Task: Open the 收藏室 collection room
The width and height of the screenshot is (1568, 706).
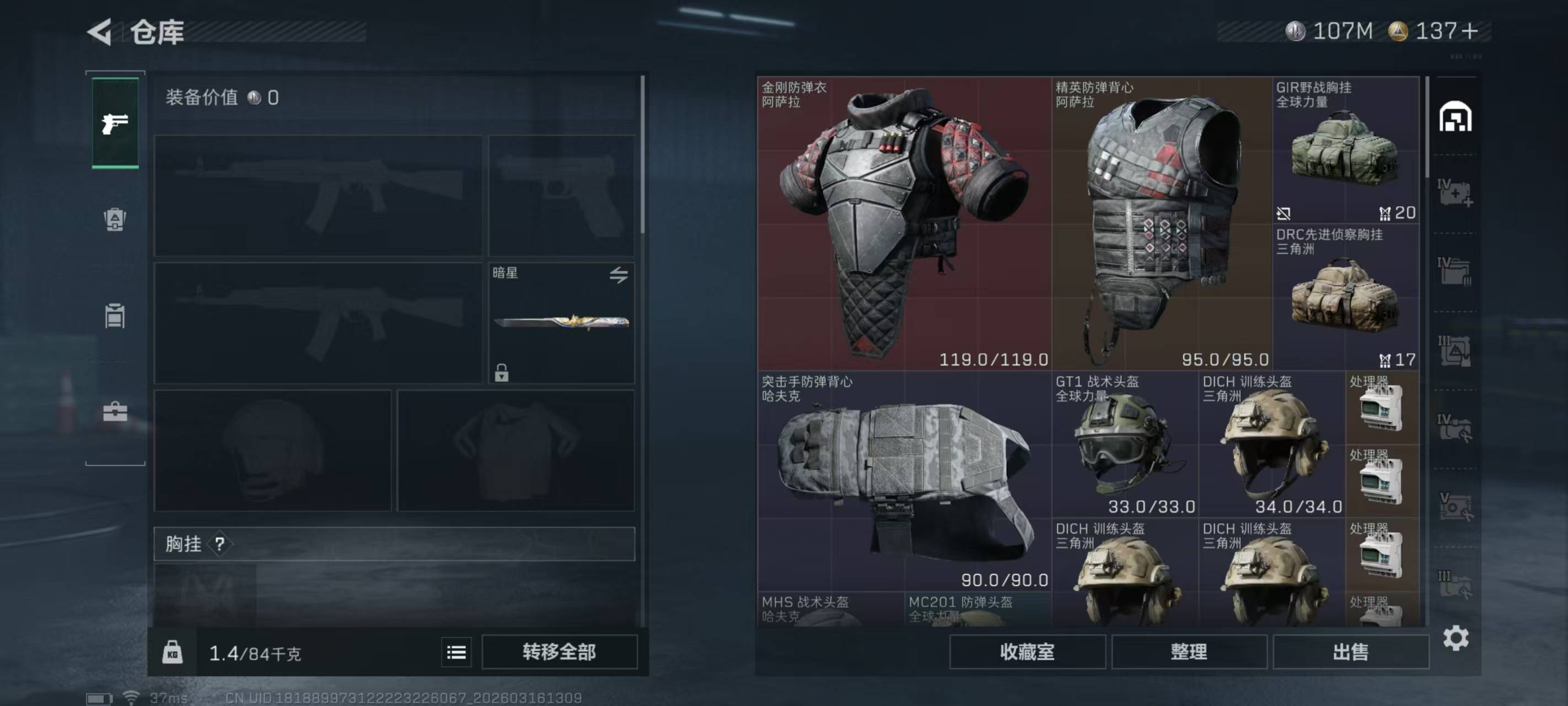Action: [x=1027, y=652]
